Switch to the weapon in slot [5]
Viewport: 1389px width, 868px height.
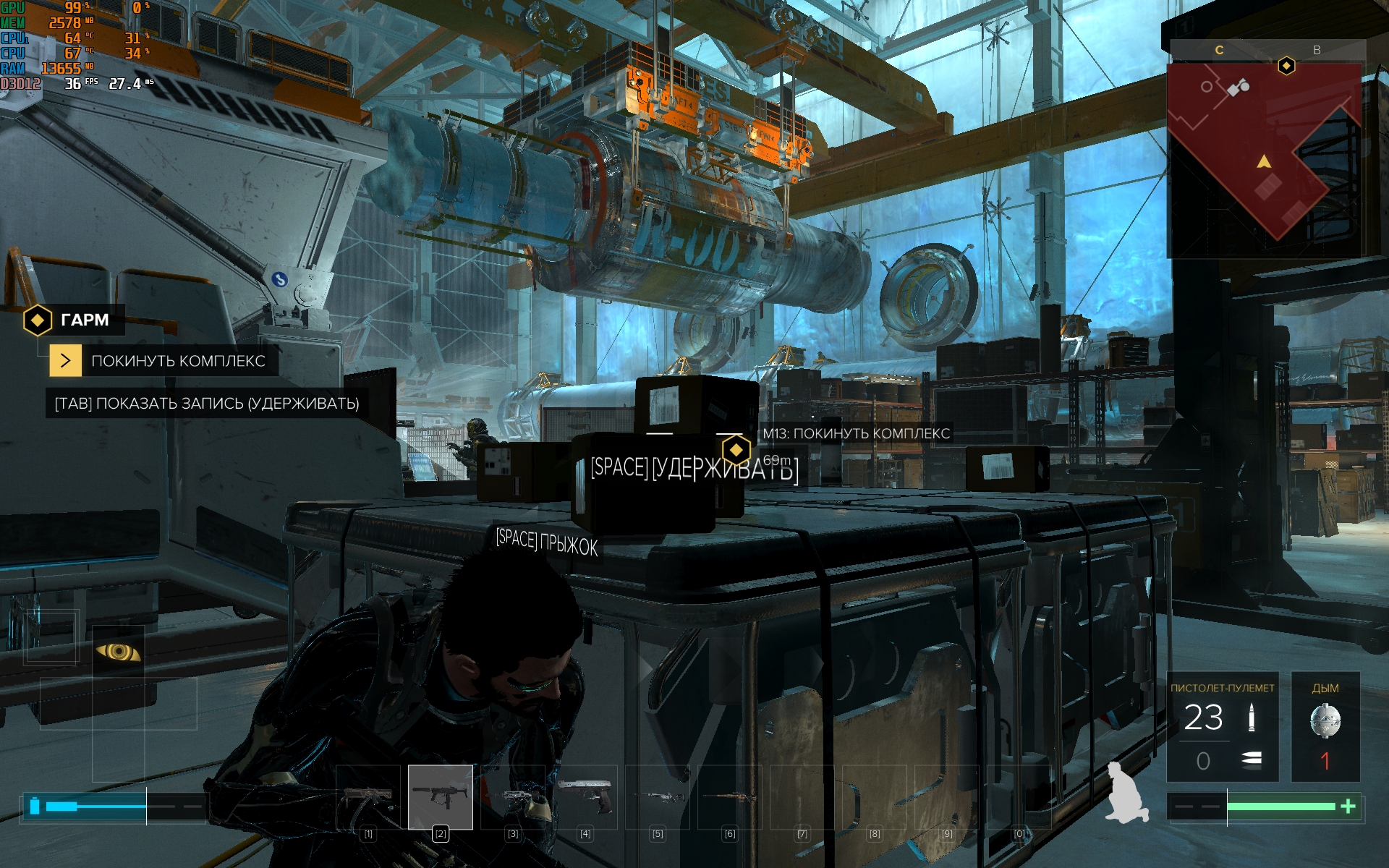pyautogui.click(x=658, y=797)
